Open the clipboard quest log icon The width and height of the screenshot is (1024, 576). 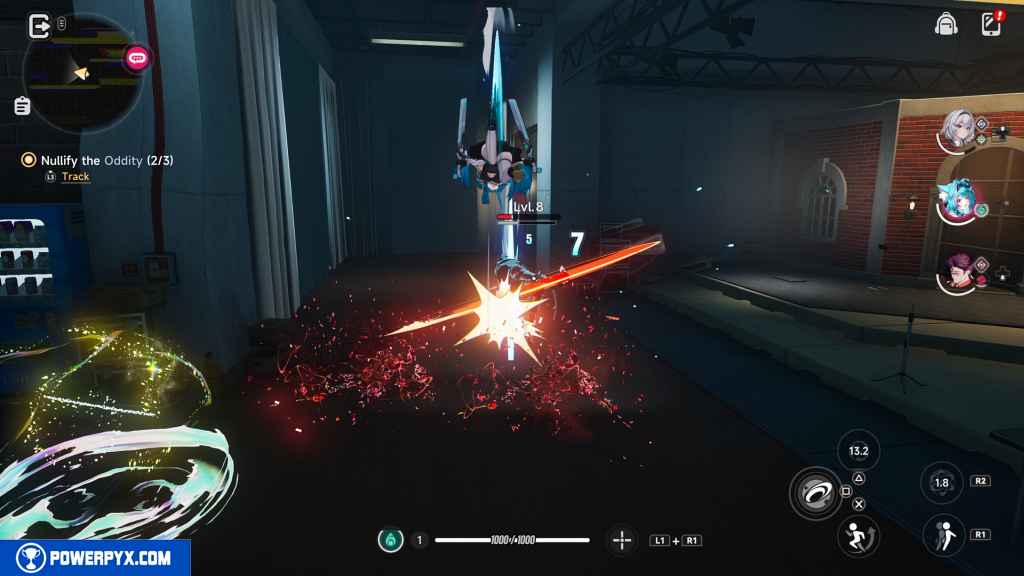point(22,106)
